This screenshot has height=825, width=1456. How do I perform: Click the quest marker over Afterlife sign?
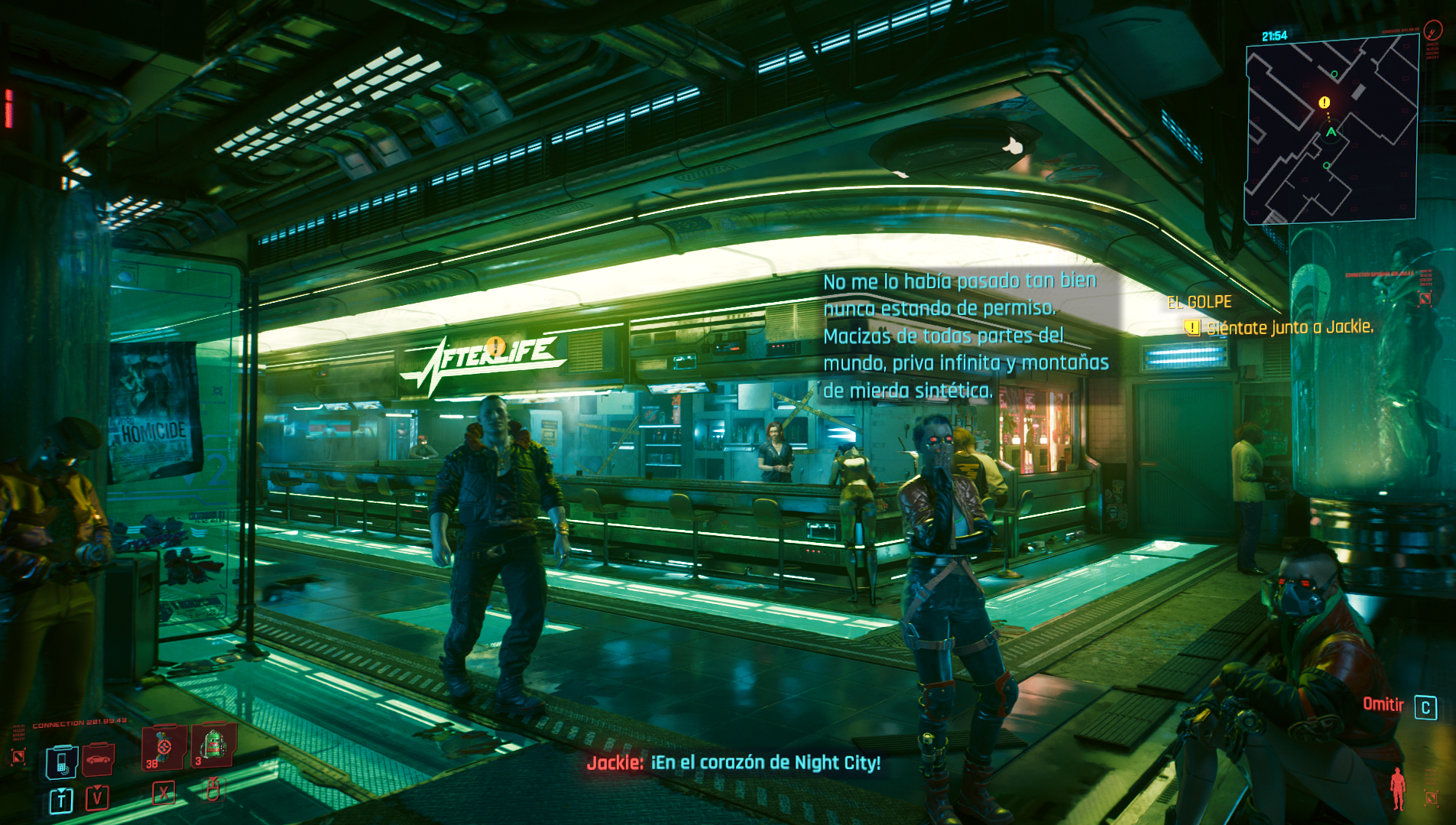tap(495, 346)
